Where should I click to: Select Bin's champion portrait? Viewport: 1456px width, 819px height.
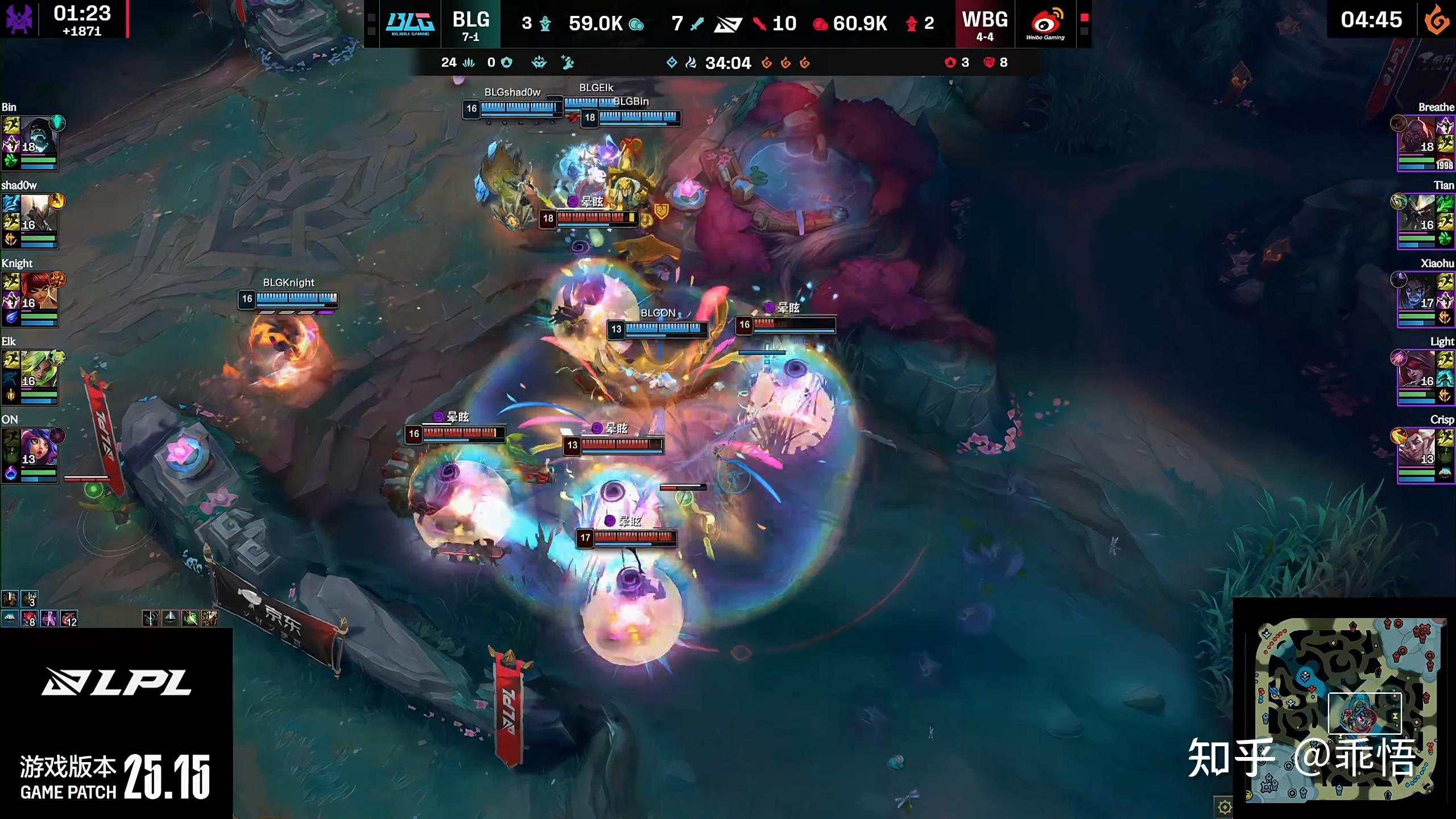39,136
